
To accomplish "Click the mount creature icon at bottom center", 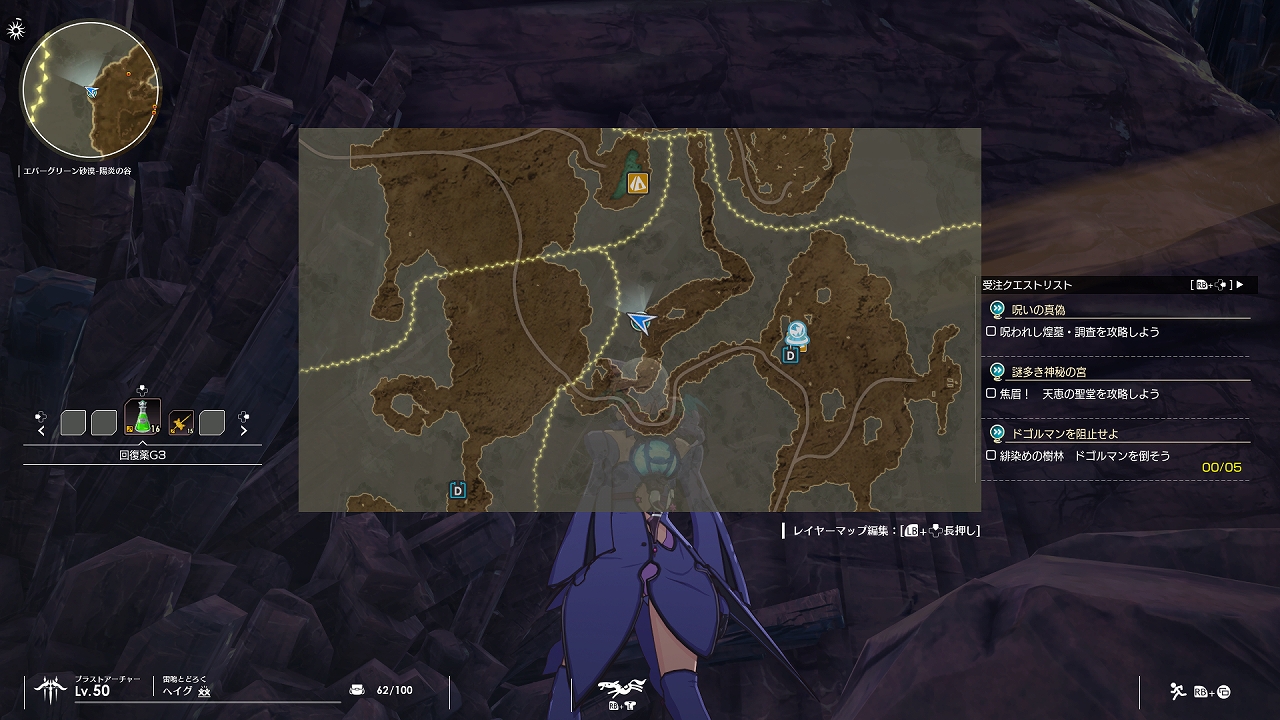I will (x=621, y=687).
